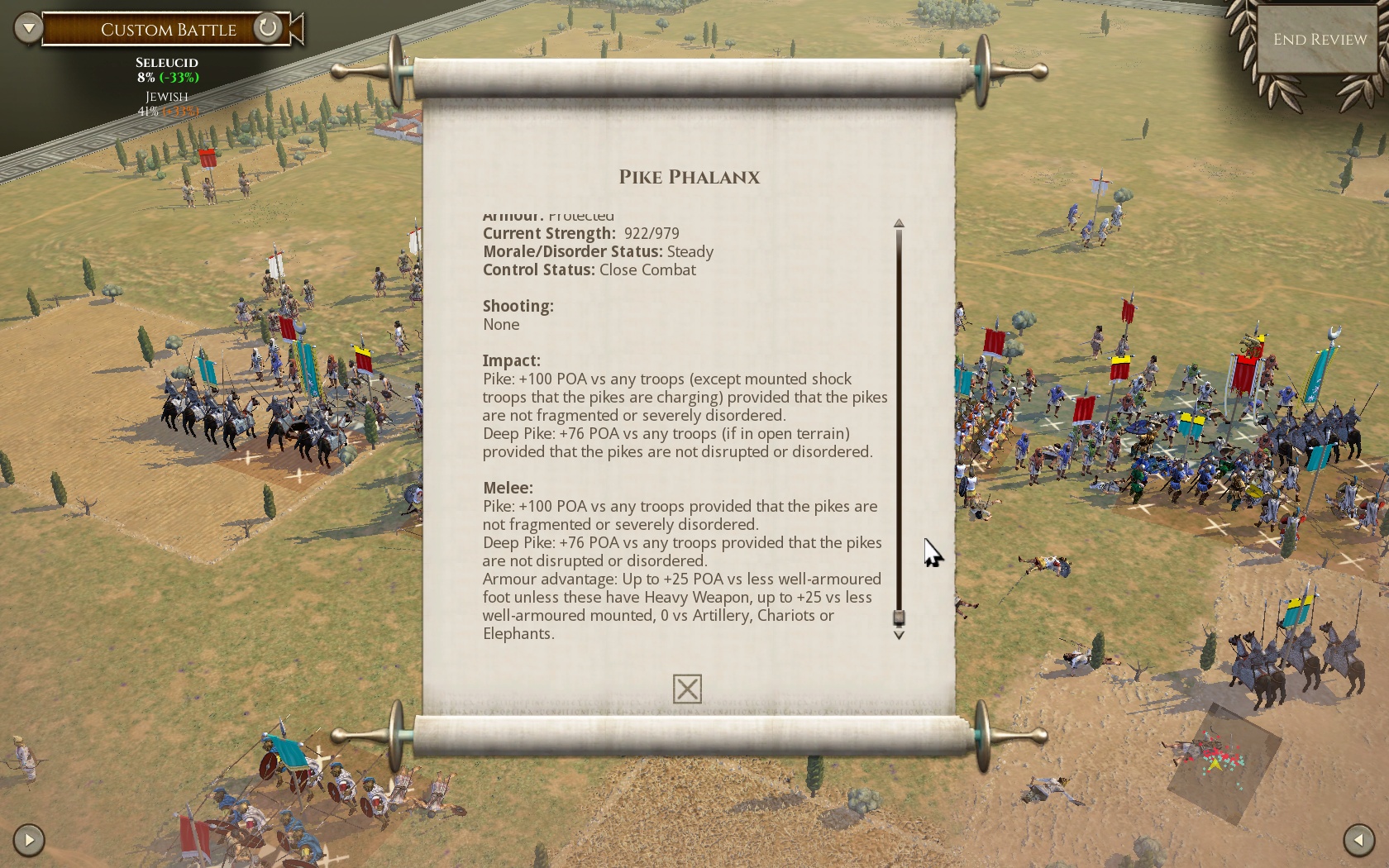Open the dropdown arrow beside Custom Battle
The height and width of the screenshot is (868, 1389).
[28, 29]
